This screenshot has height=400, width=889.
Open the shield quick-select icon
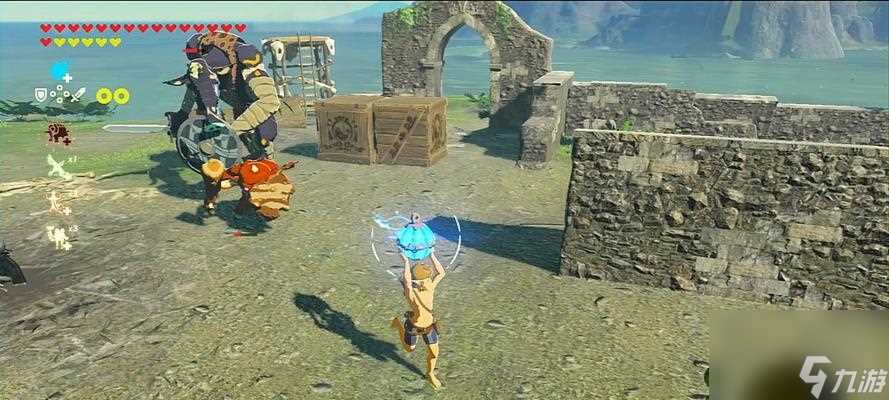(x=41, y=95)
